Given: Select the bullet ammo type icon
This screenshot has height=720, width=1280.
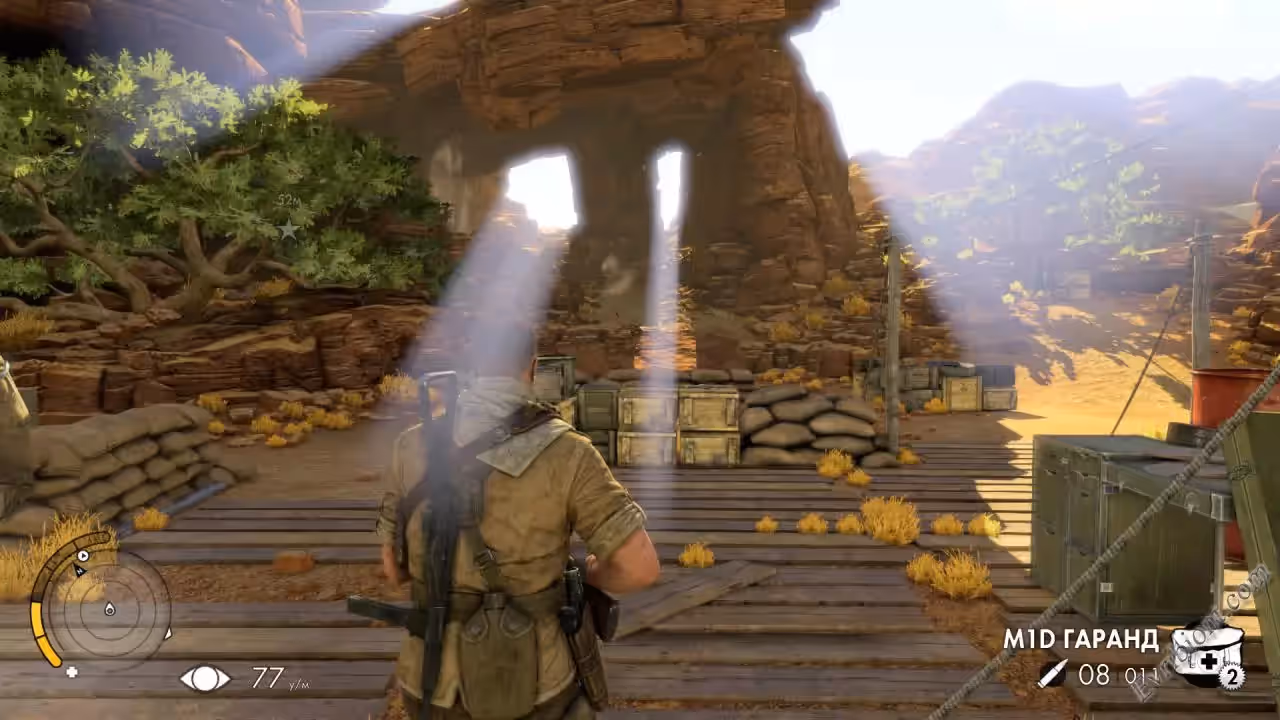Looking at the screenshot, I should (x=1050, y=675).
